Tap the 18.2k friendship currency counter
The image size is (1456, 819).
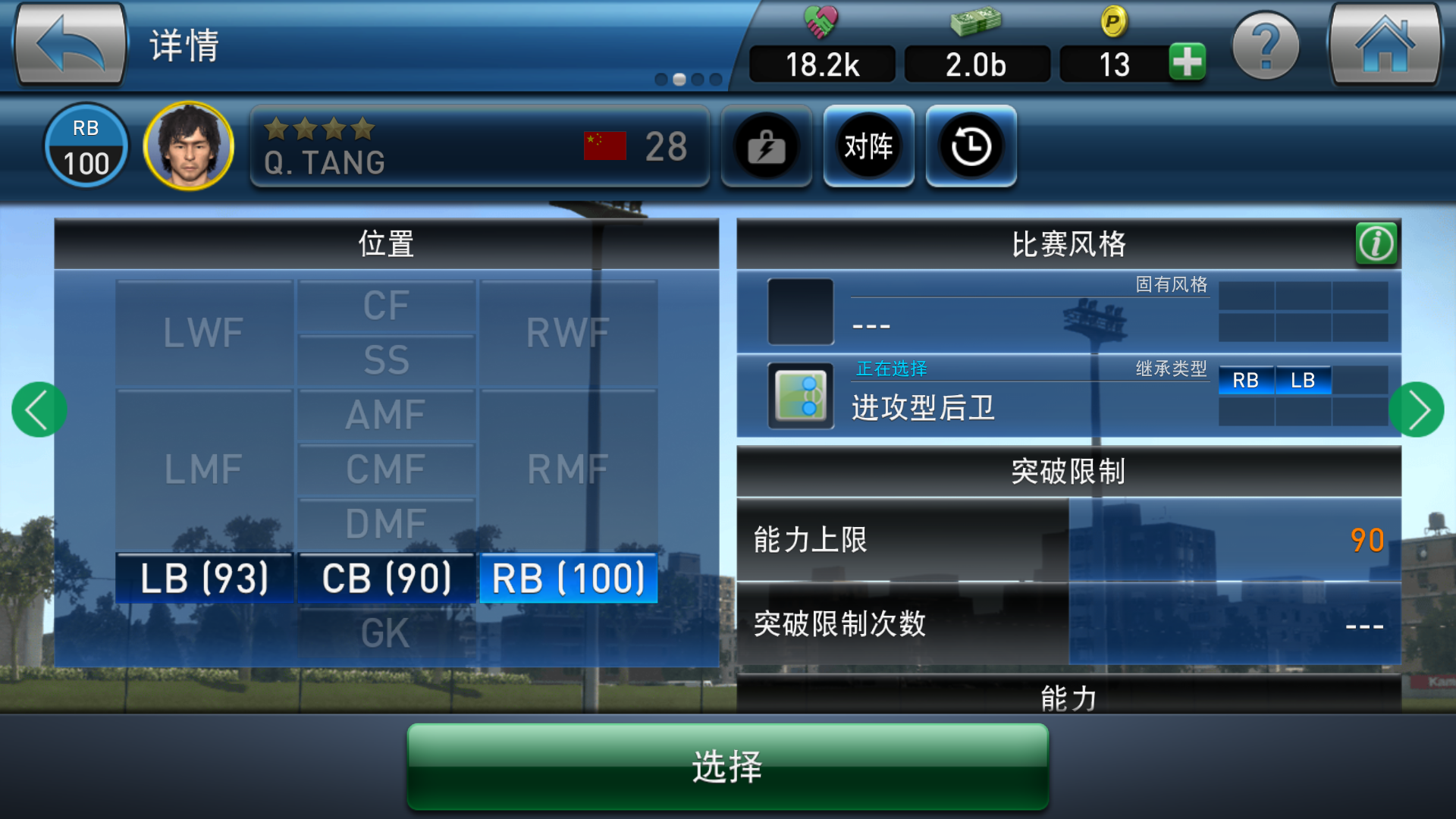tap(821, 64)
